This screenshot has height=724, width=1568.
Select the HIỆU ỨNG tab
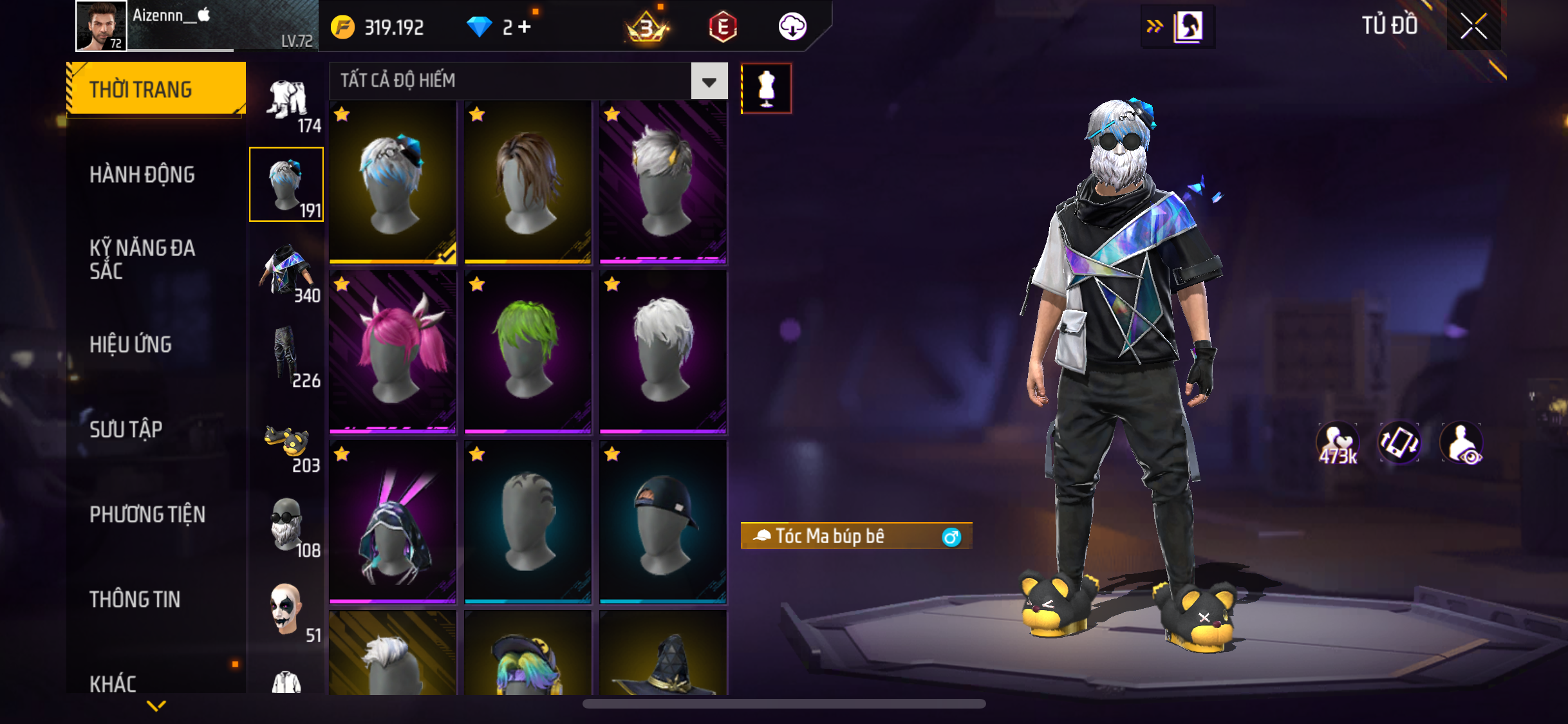[x=131, y=344]
